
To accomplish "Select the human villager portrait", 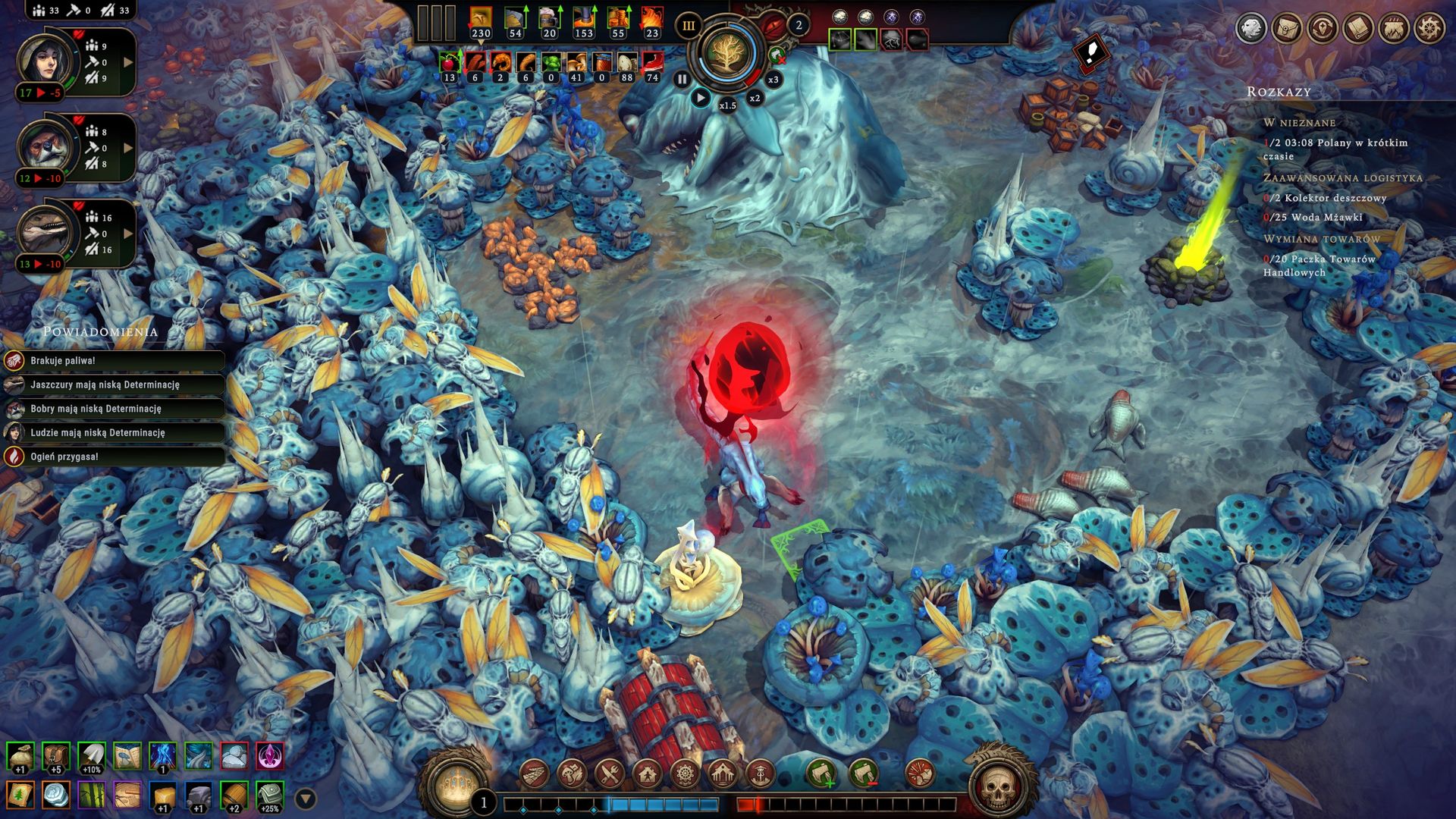I will coord(47,62).
